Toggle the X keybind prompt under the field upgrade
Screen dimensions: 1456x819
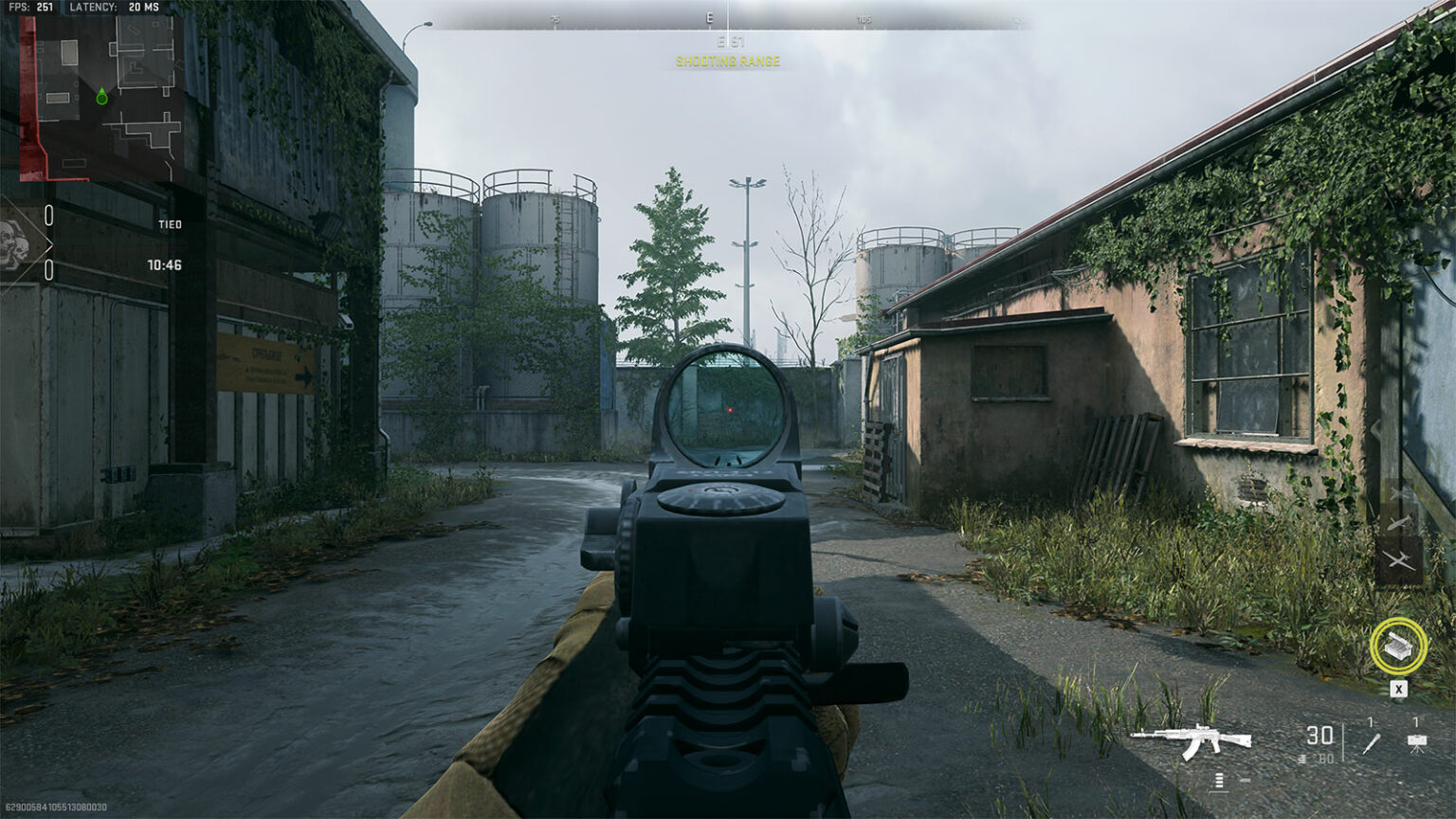point(1399,686)
